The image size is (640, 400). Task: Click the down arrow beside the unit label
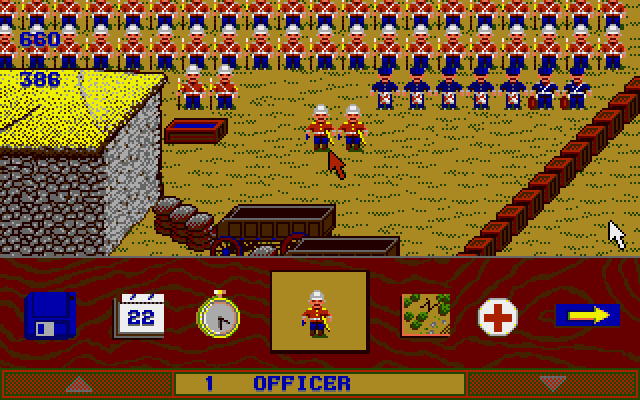coord(551,384)
